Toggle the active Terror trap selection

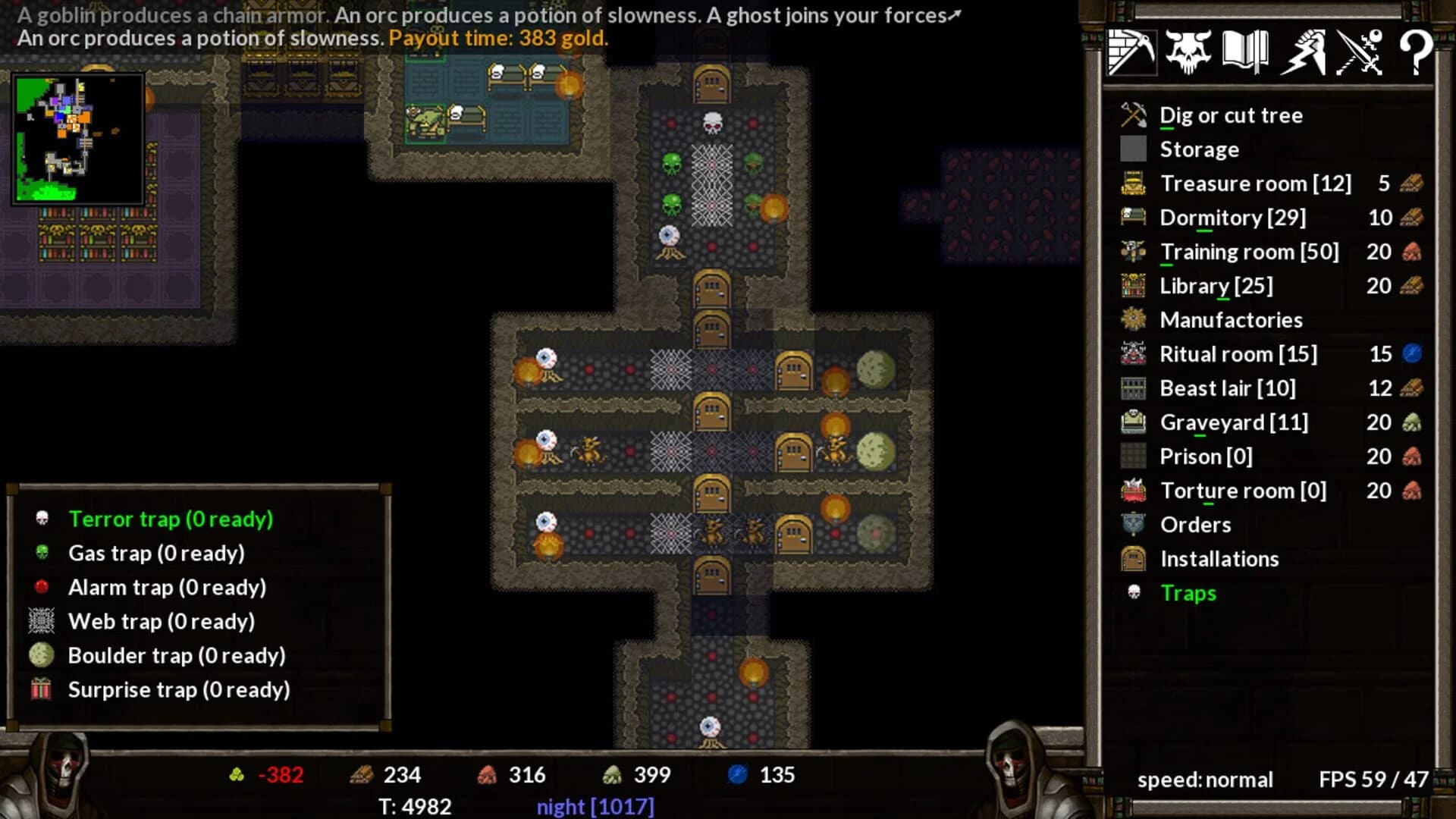(171, 519)
